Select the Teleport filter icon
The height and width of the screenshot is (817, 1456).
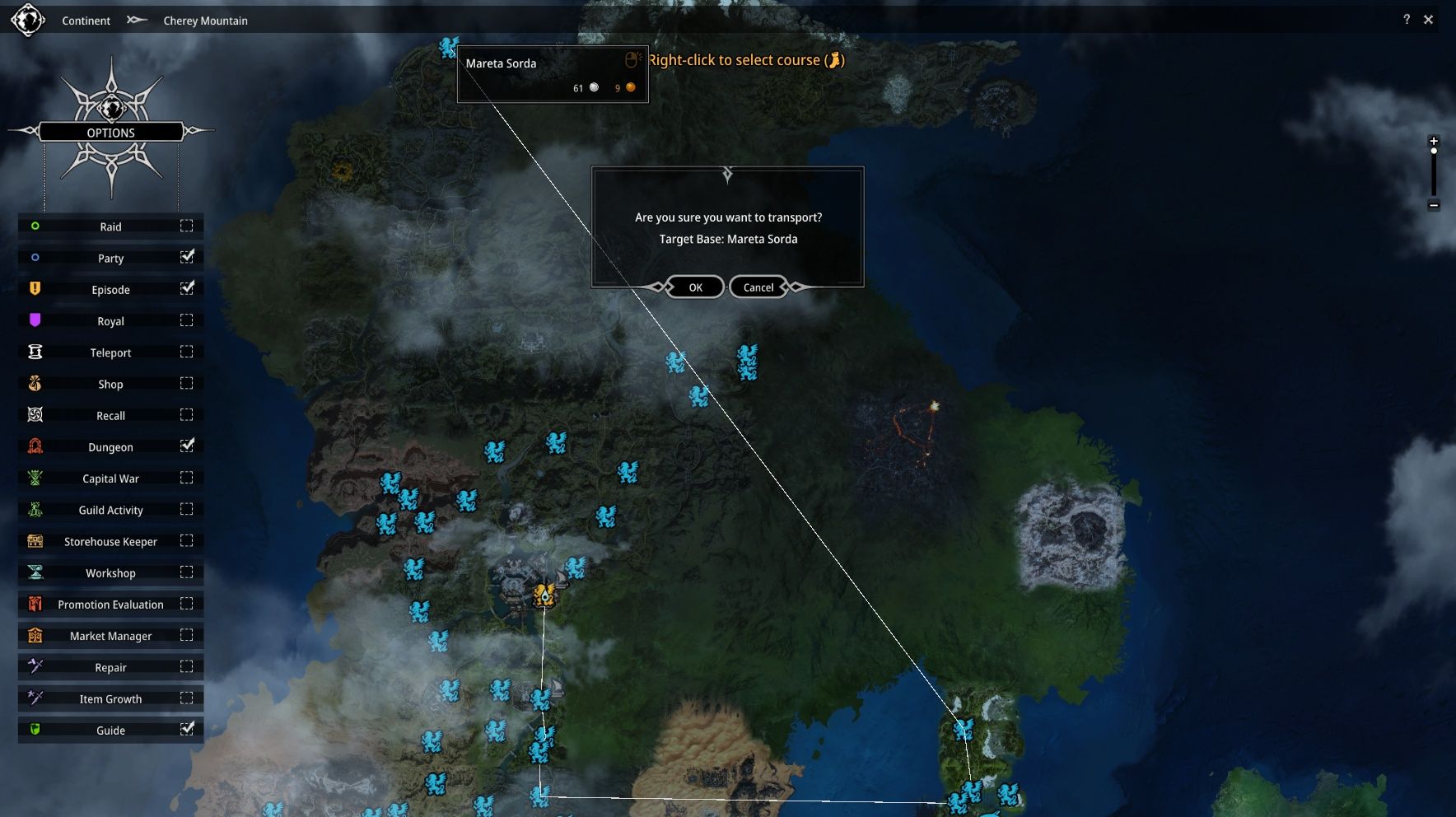34,352
